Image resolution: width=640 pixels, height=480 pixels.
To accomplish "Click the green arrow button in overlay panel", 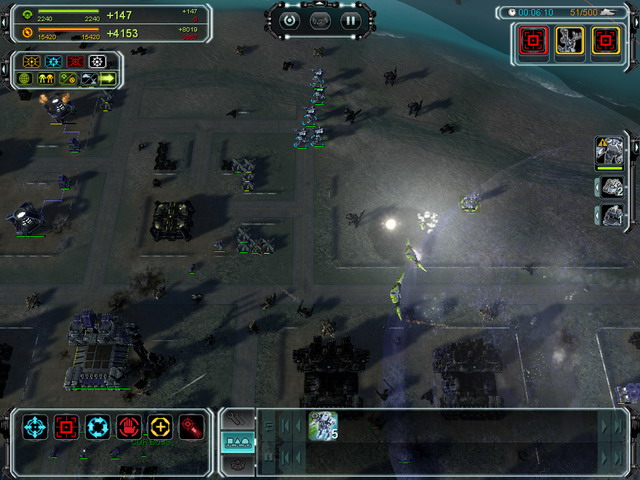I will (106, 78).
